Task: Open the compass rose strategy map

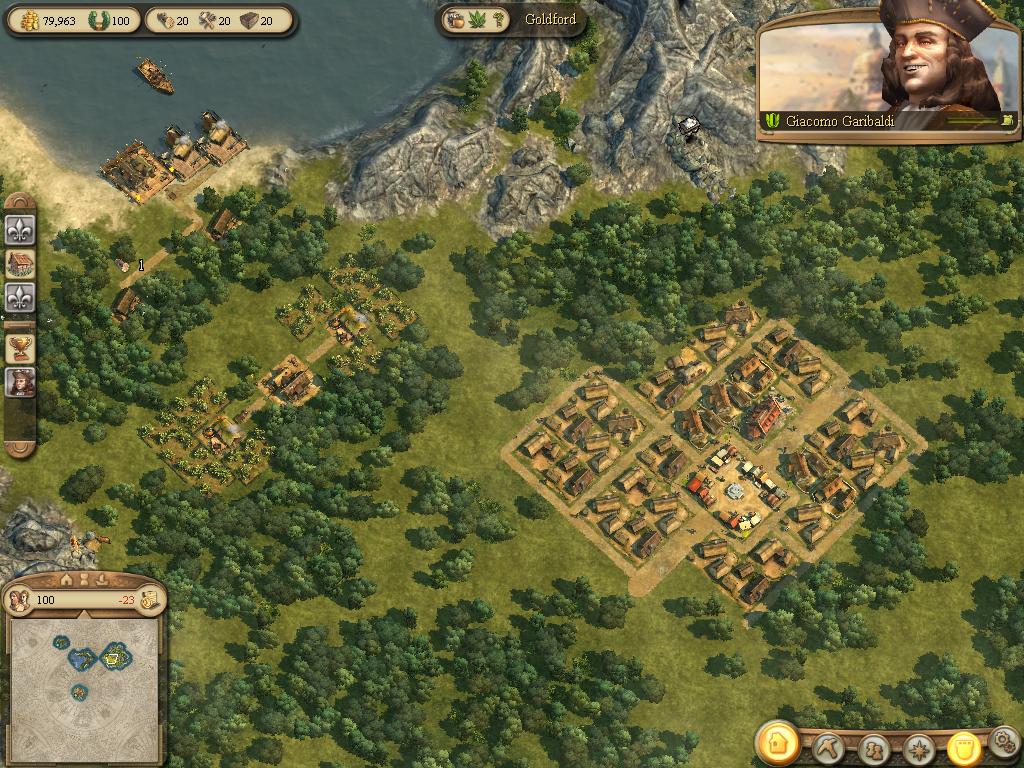Action: (x=918, y=749)
